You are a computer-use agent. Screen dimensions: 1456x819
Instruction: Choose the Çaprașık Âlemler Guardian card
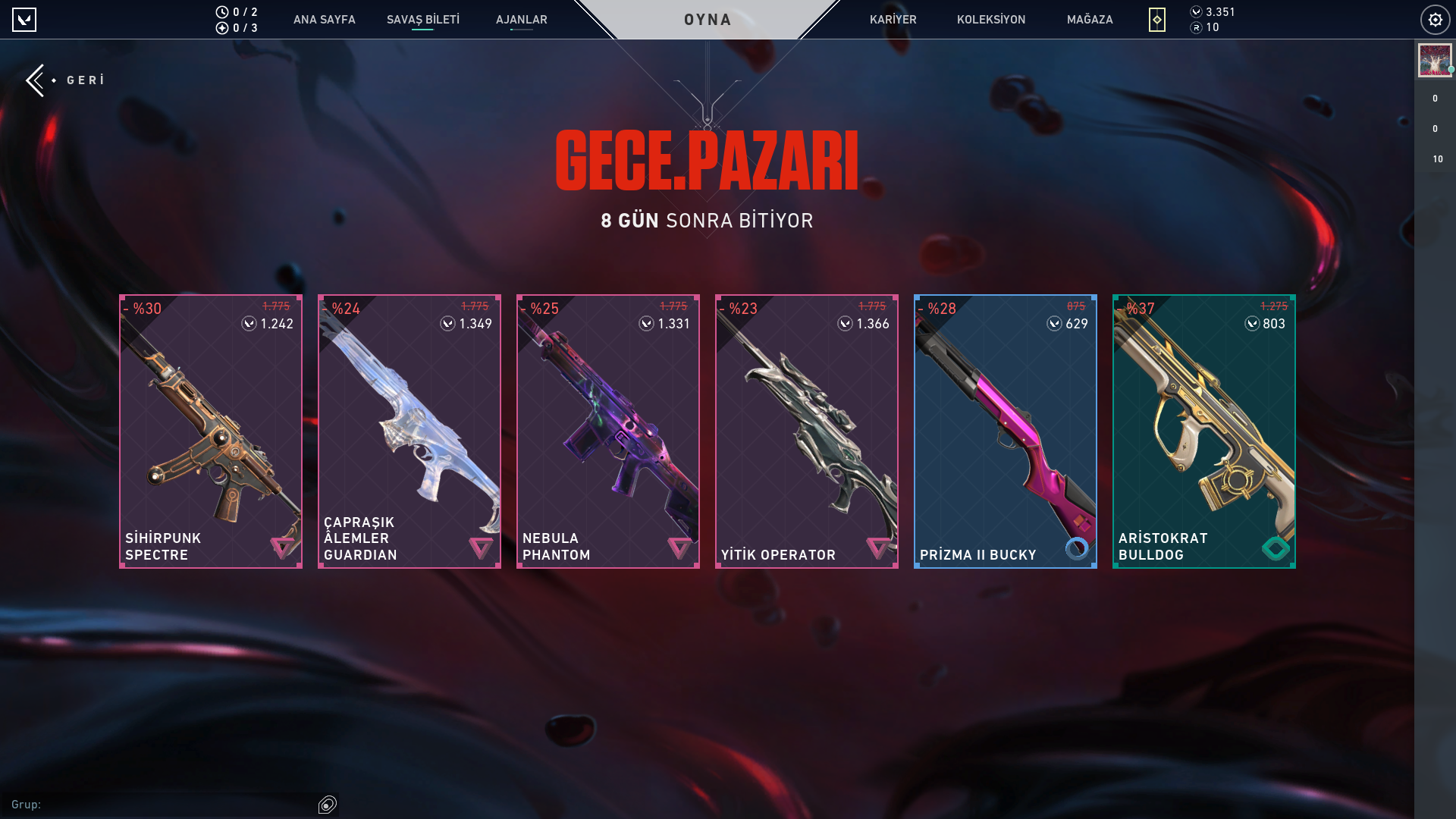coord(409,431)
